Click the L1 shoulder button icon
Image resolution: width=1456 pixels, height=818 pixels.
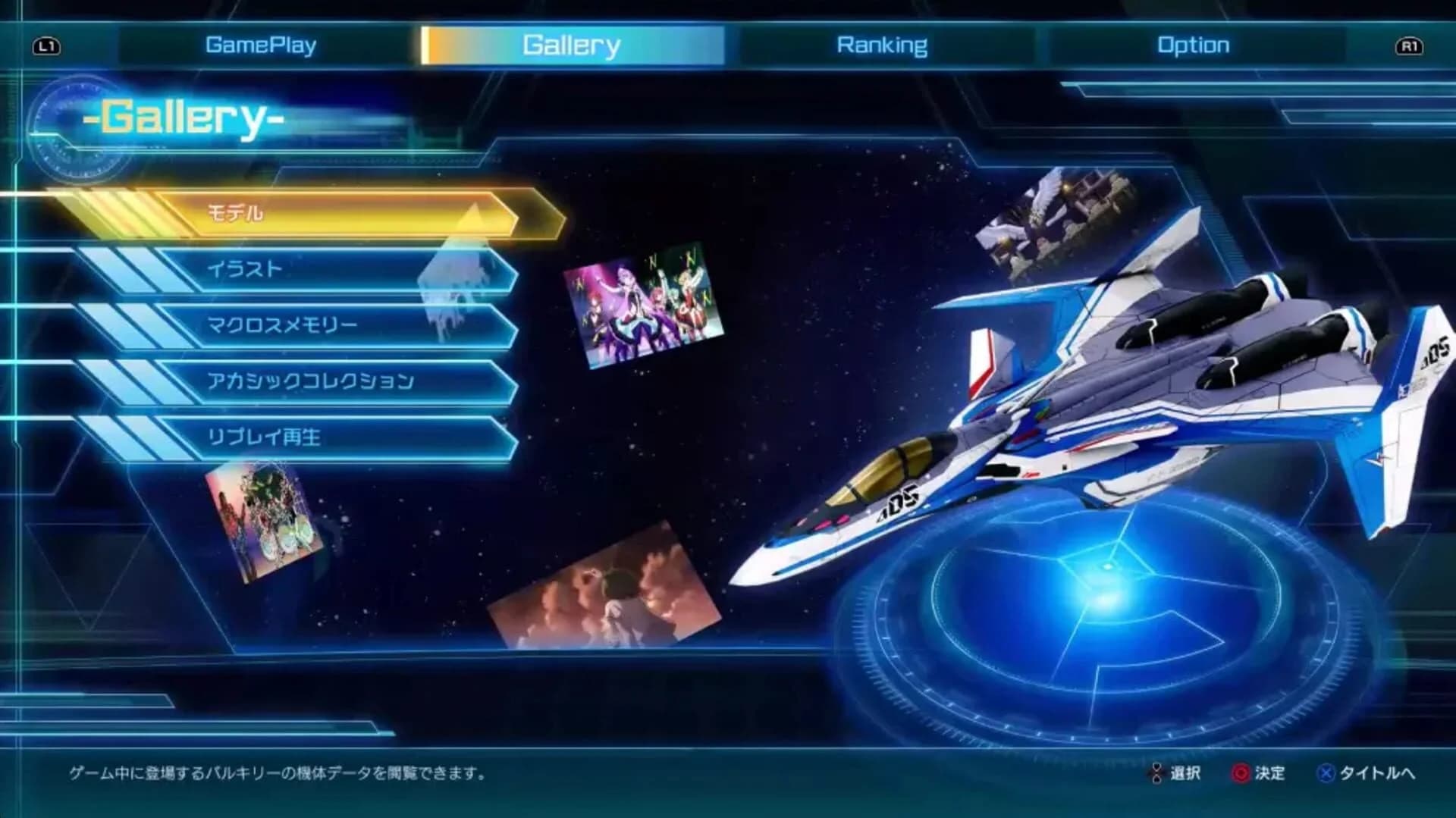pos(47,45)
